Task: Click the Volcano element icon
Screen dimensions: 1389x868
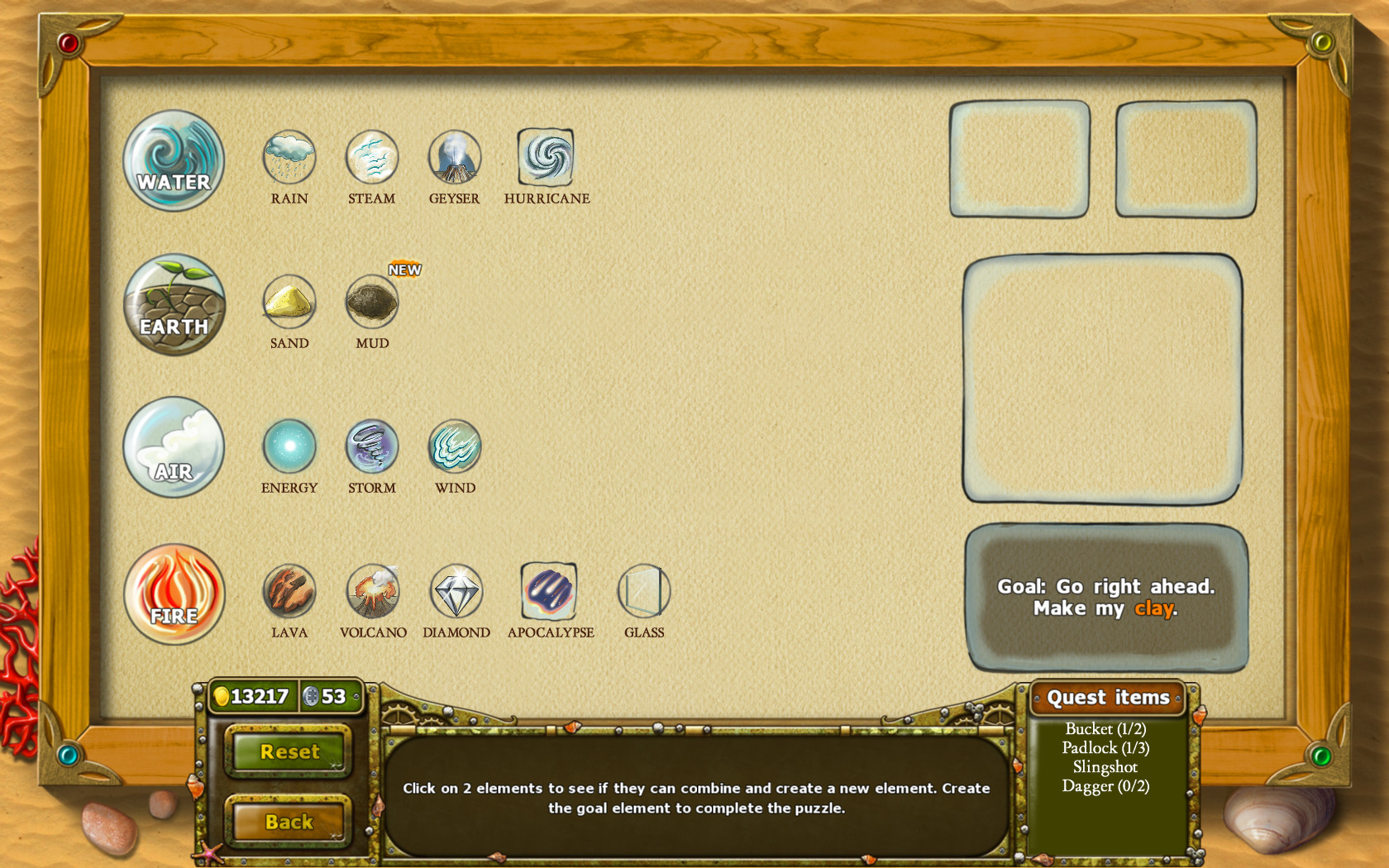Action: [371, 591]
